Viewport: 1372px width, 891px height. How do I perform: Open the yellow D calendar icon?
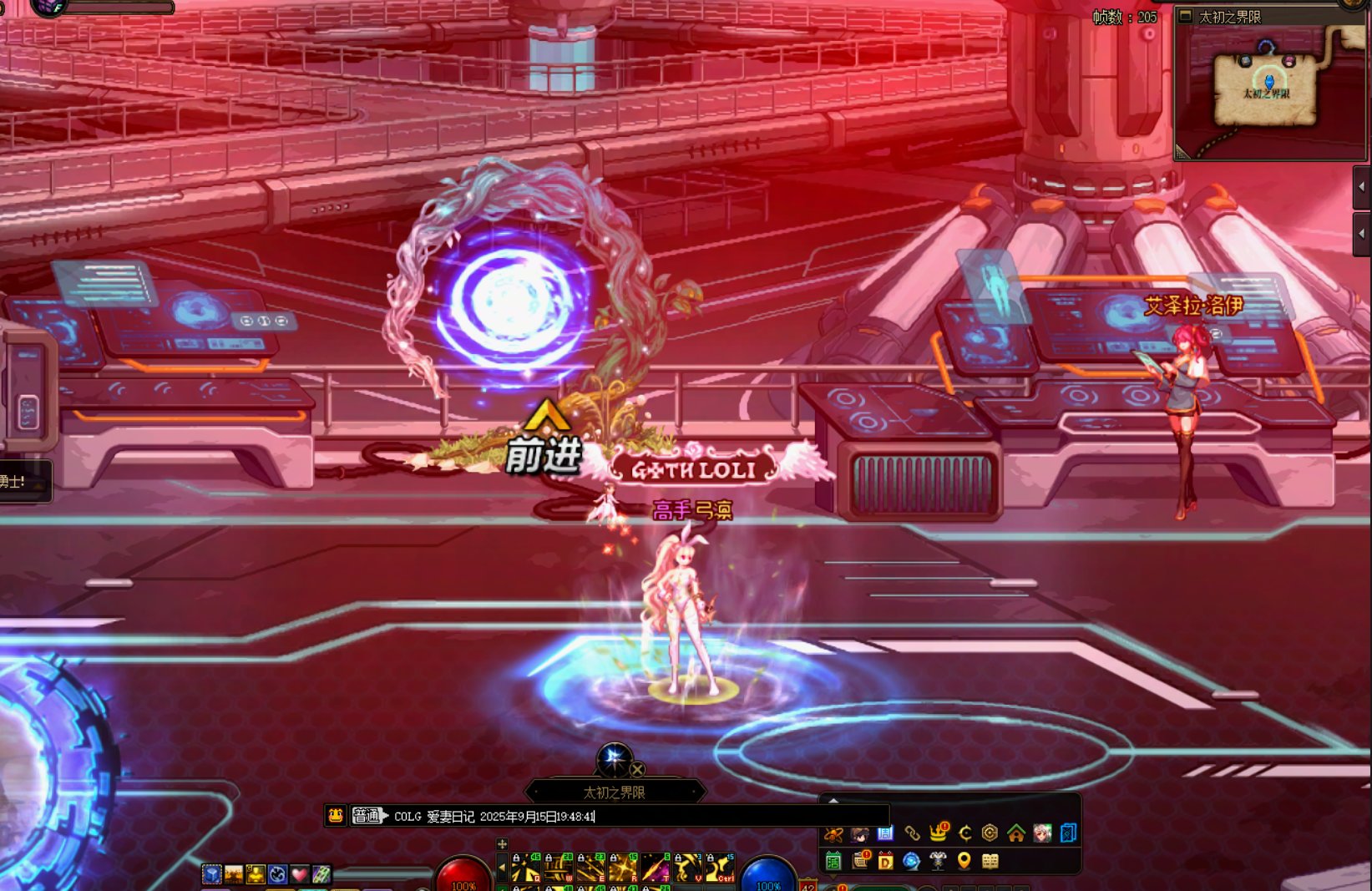pyautogui.click(x=885, y=861)
